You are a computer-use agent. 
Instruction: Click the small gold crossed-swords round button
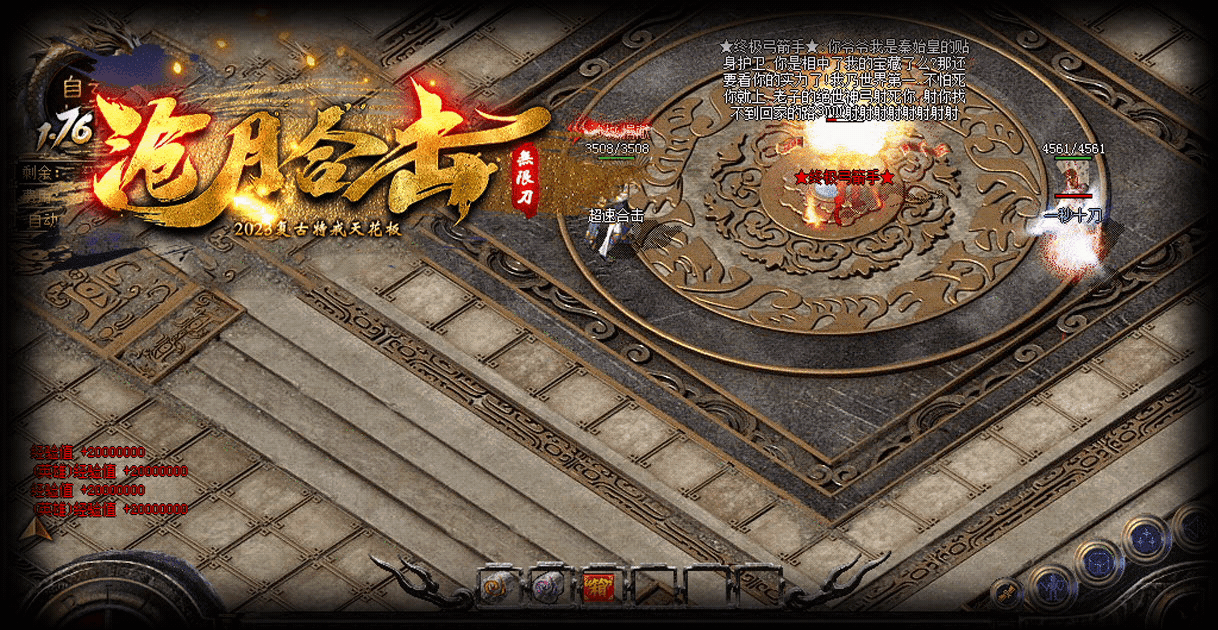tap(1005, 594)
